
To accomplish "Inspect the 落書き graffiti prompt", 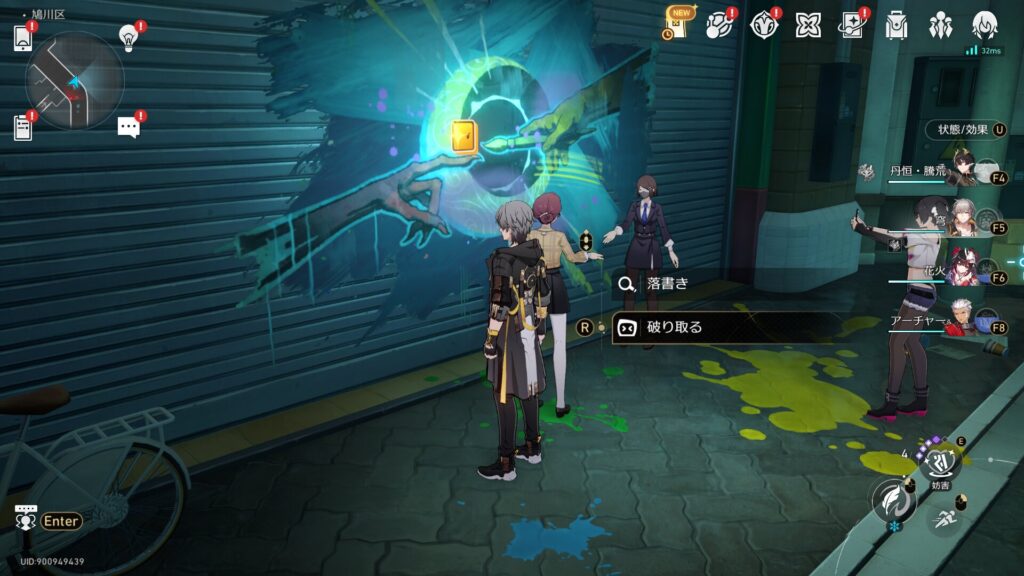I will click(667, 284).
